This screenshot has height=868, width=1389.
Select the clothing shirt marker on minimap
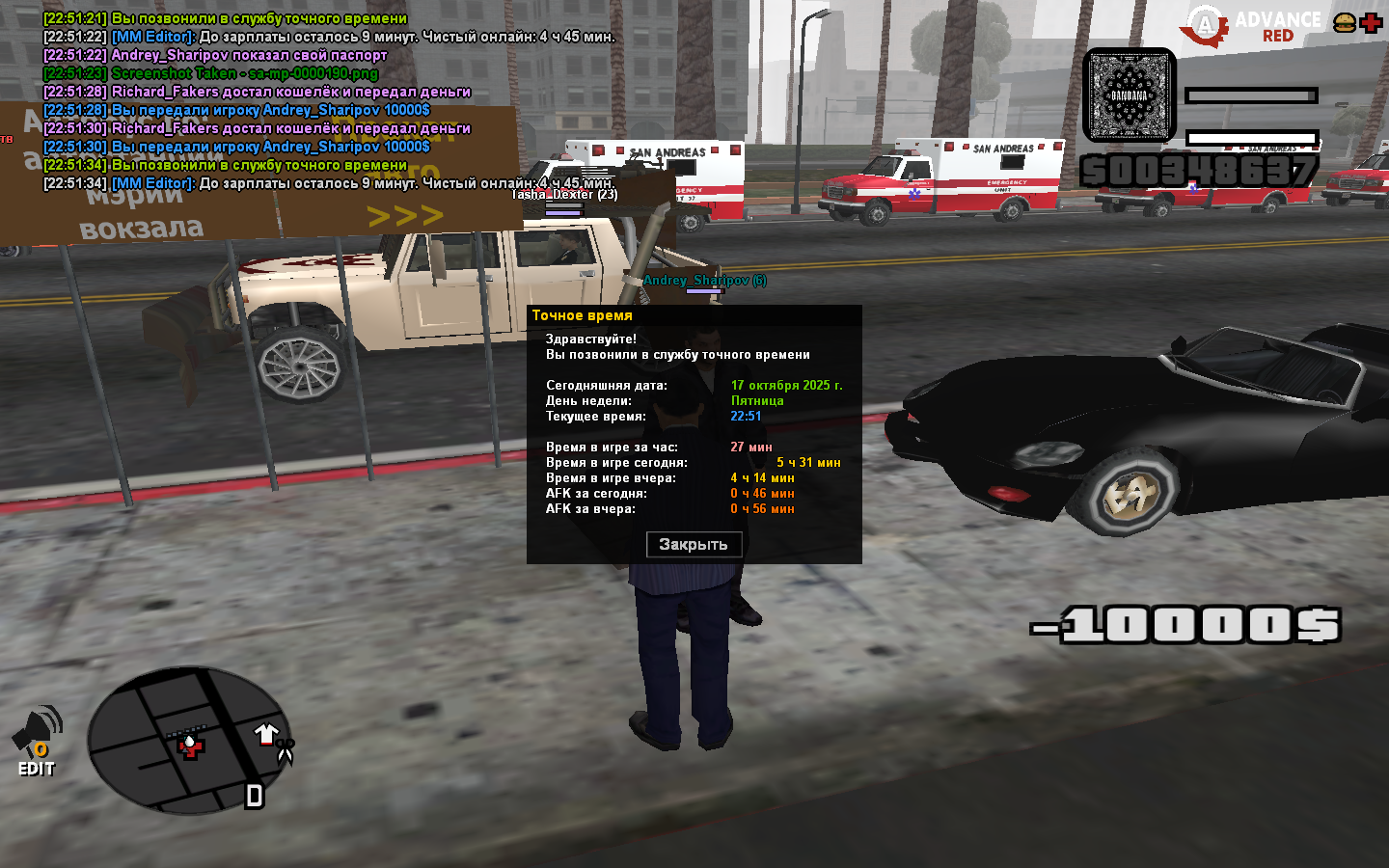pyautogui.click(x=266, y=734)
